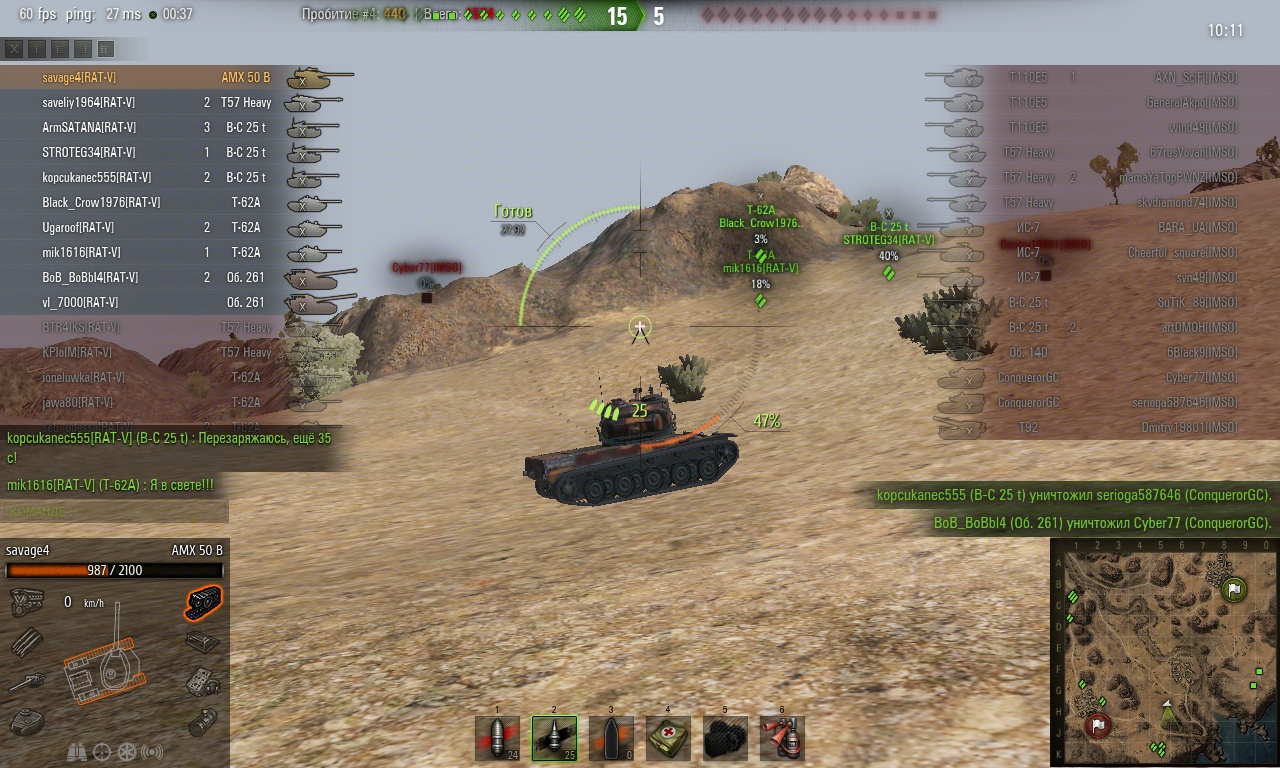
Task: Click the damaged tracks module icon
Action: [x=203, y=602]
